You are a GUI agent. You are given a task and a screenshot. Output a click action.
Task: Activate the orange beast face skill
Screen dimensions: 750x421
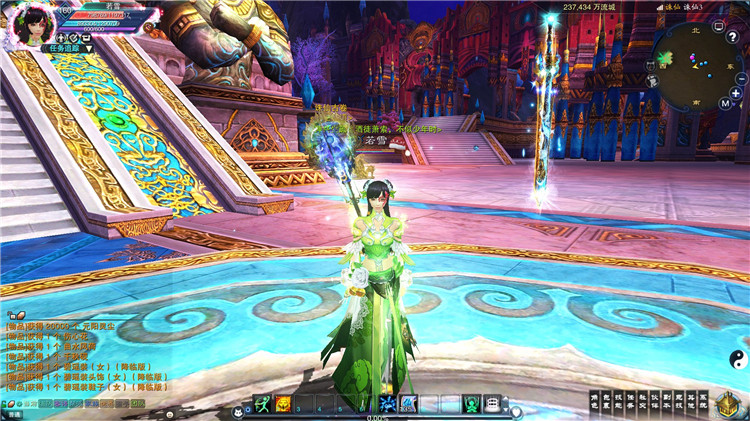point(283,403)
